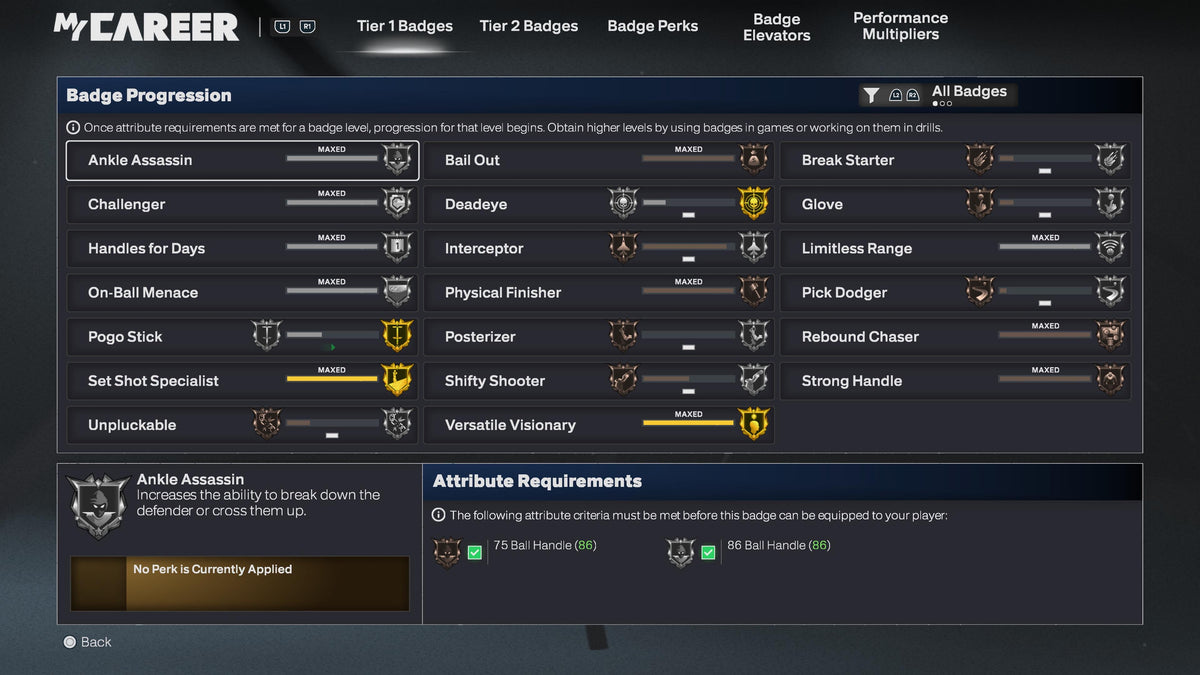Select the Tier 1 Badges tab
Image resolution: width=1200 pixels, height=675 pixels.
(404, 26)
